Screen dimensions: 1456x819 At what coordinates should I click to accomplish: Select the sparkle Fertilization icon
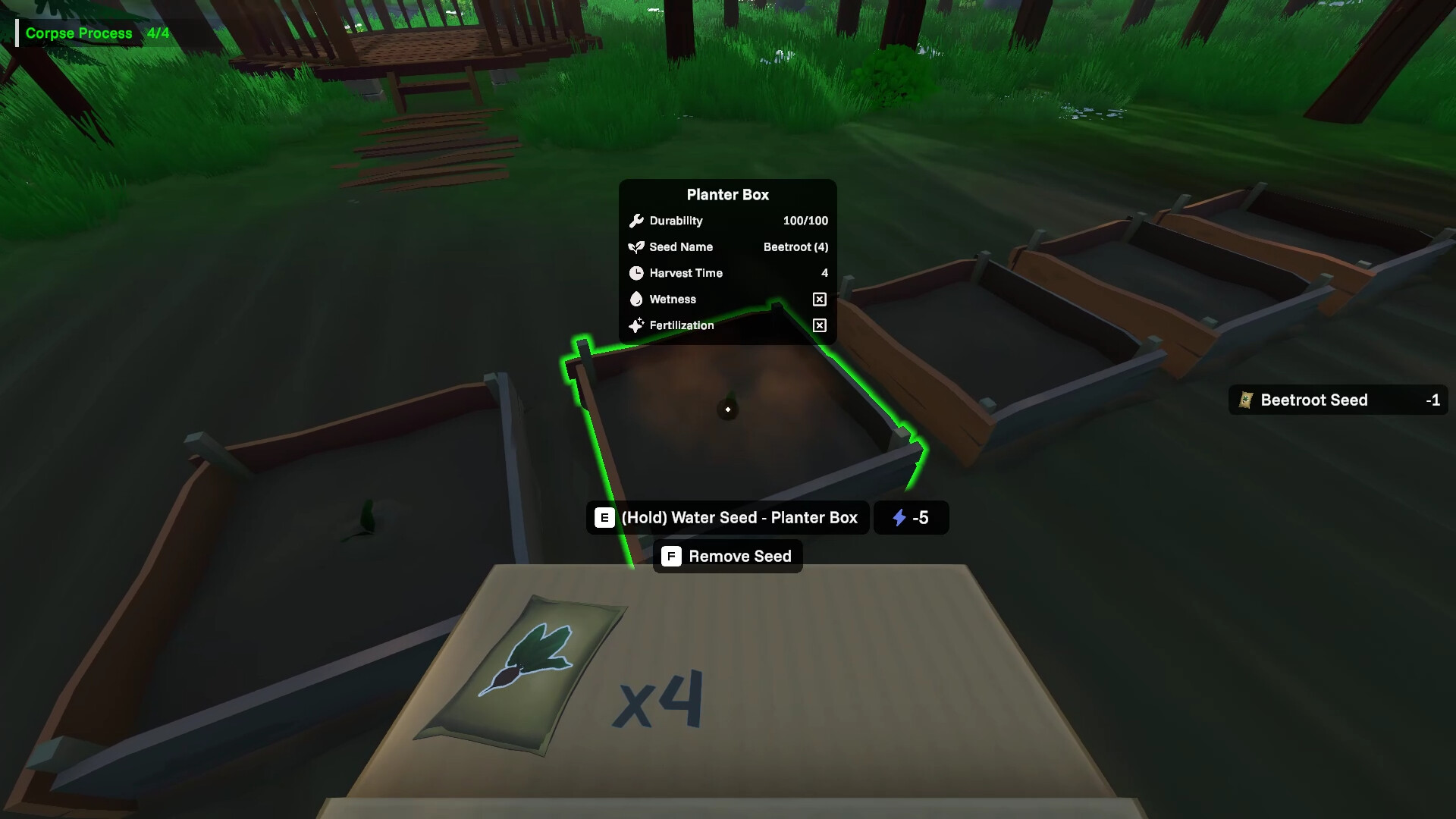tap(636, 325)
